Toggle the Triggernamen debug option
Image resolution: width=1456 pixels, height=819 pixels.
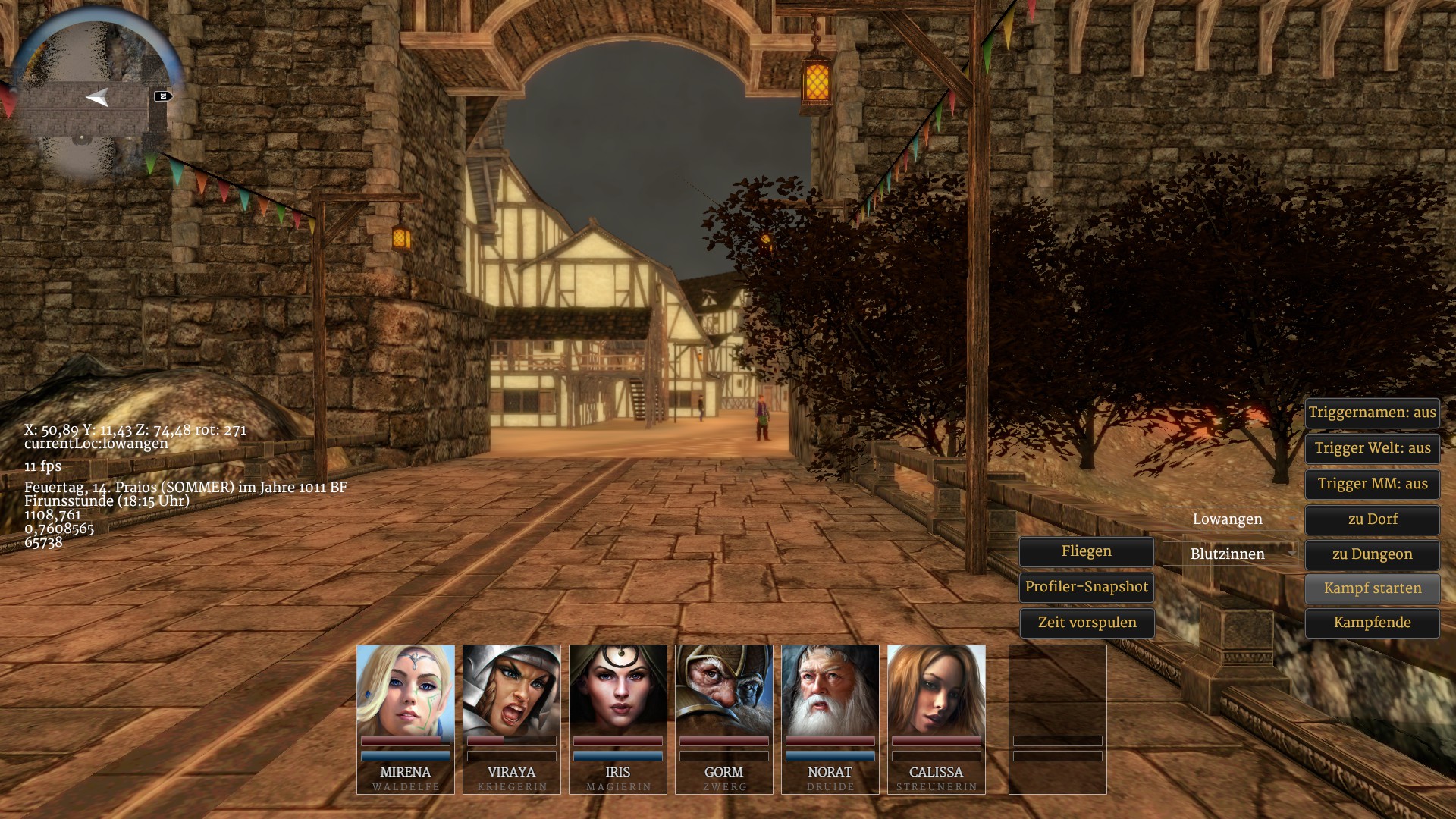pos(1372,413)
